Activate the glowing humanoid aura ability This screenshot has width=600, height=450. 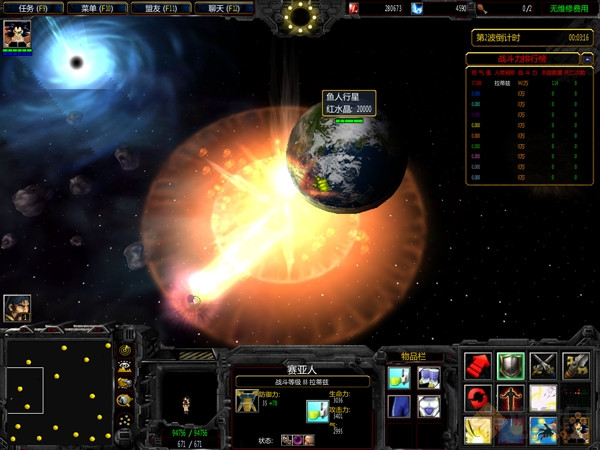click(511, 398)
